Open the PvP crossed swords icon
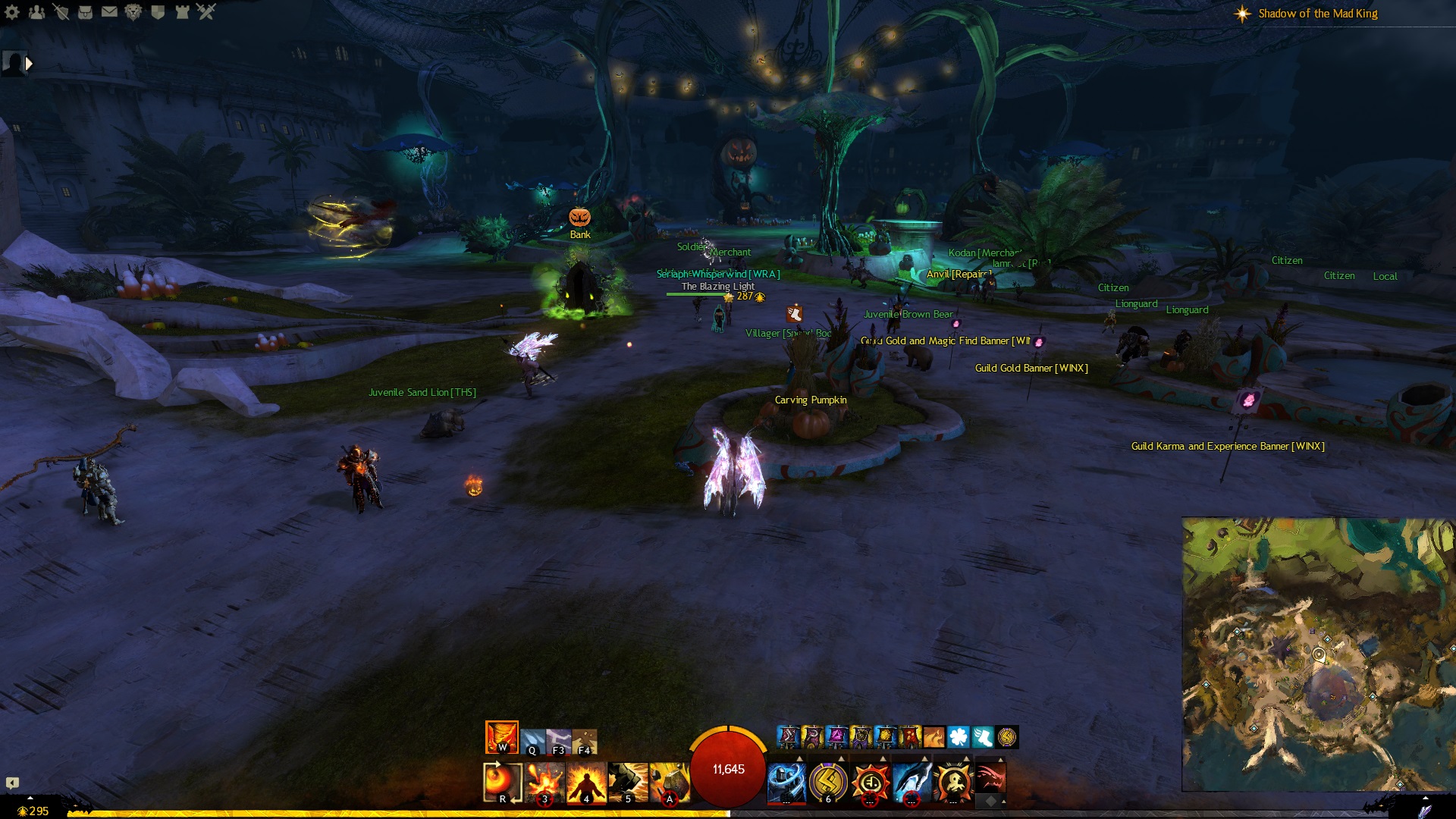Image resolution: width=1456 pixels, height=819 pixels. (206, 11)
